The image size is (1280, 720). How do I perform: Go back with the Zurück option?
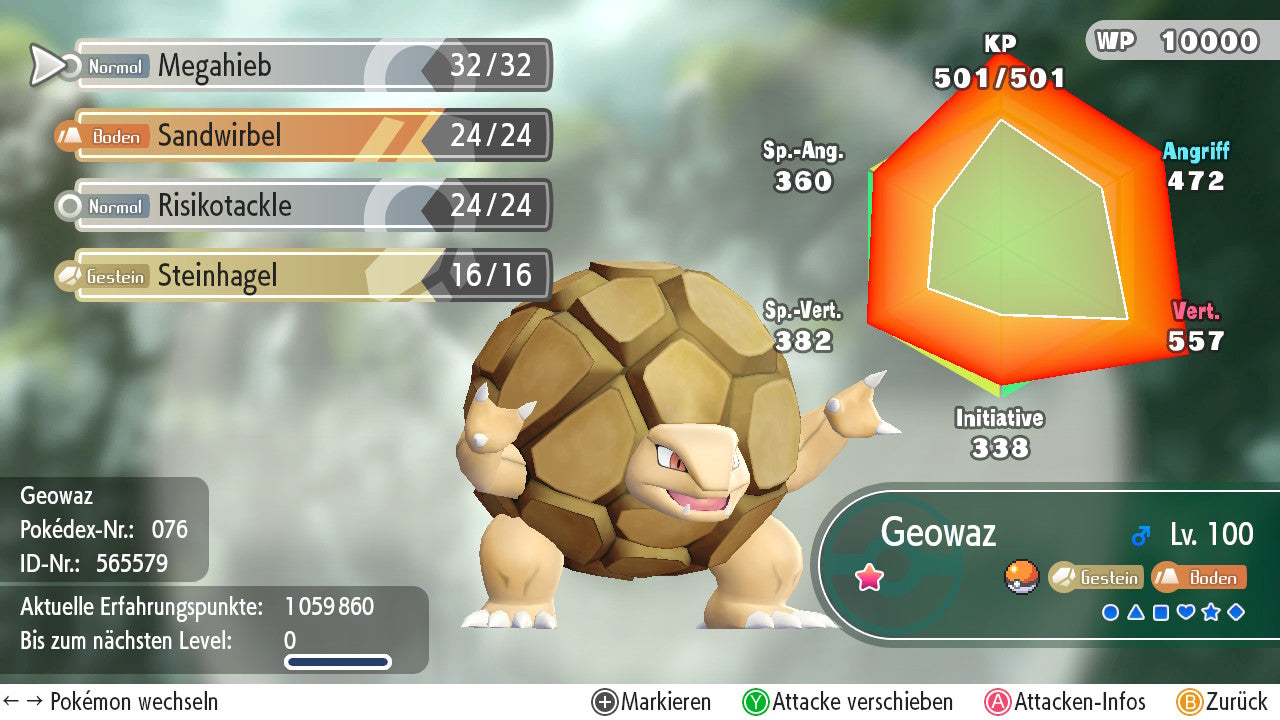1222,702
